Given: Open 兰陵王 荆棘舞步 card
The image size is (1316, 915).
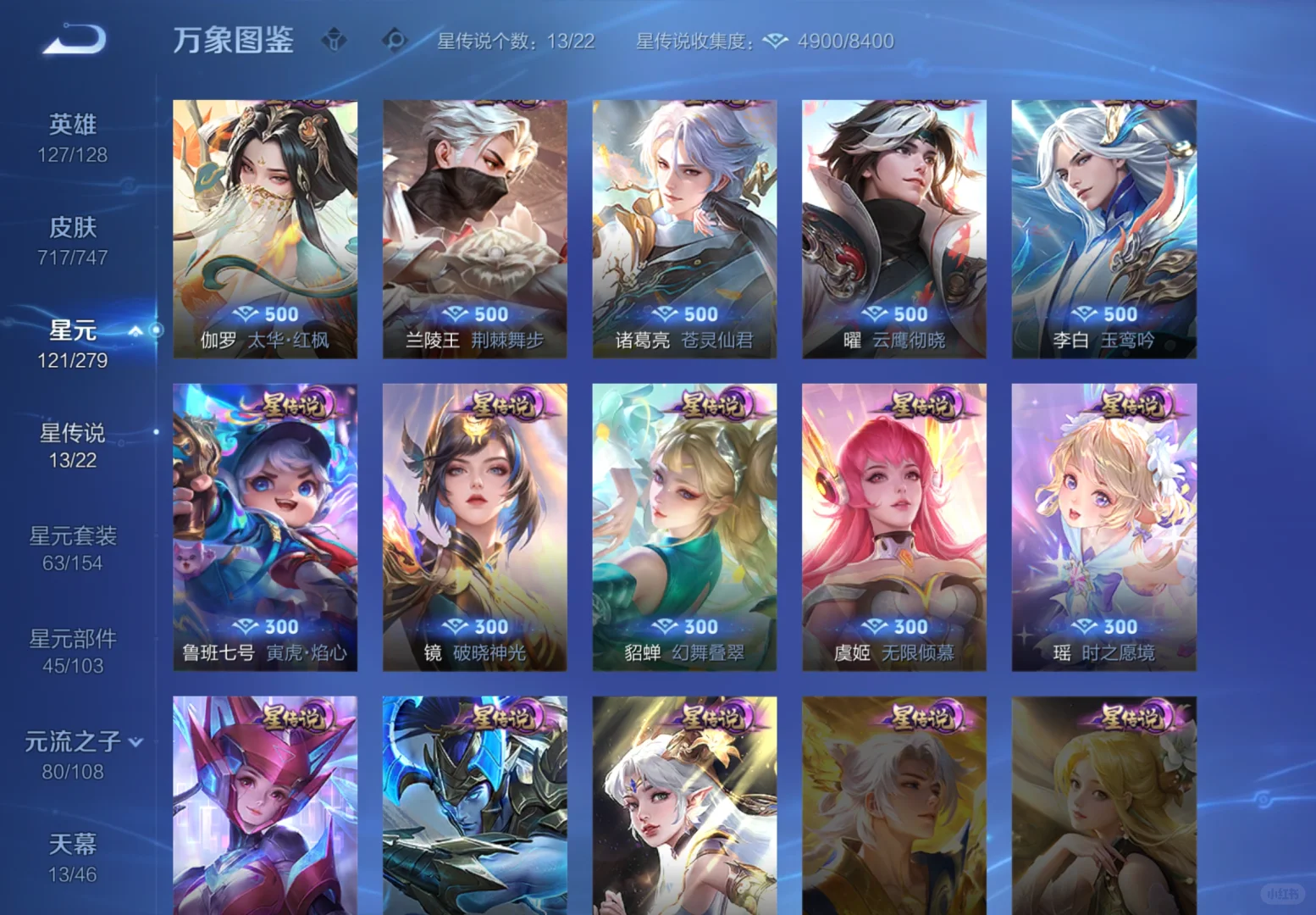Looking at the screenshot, I should [x=475, y=225].
